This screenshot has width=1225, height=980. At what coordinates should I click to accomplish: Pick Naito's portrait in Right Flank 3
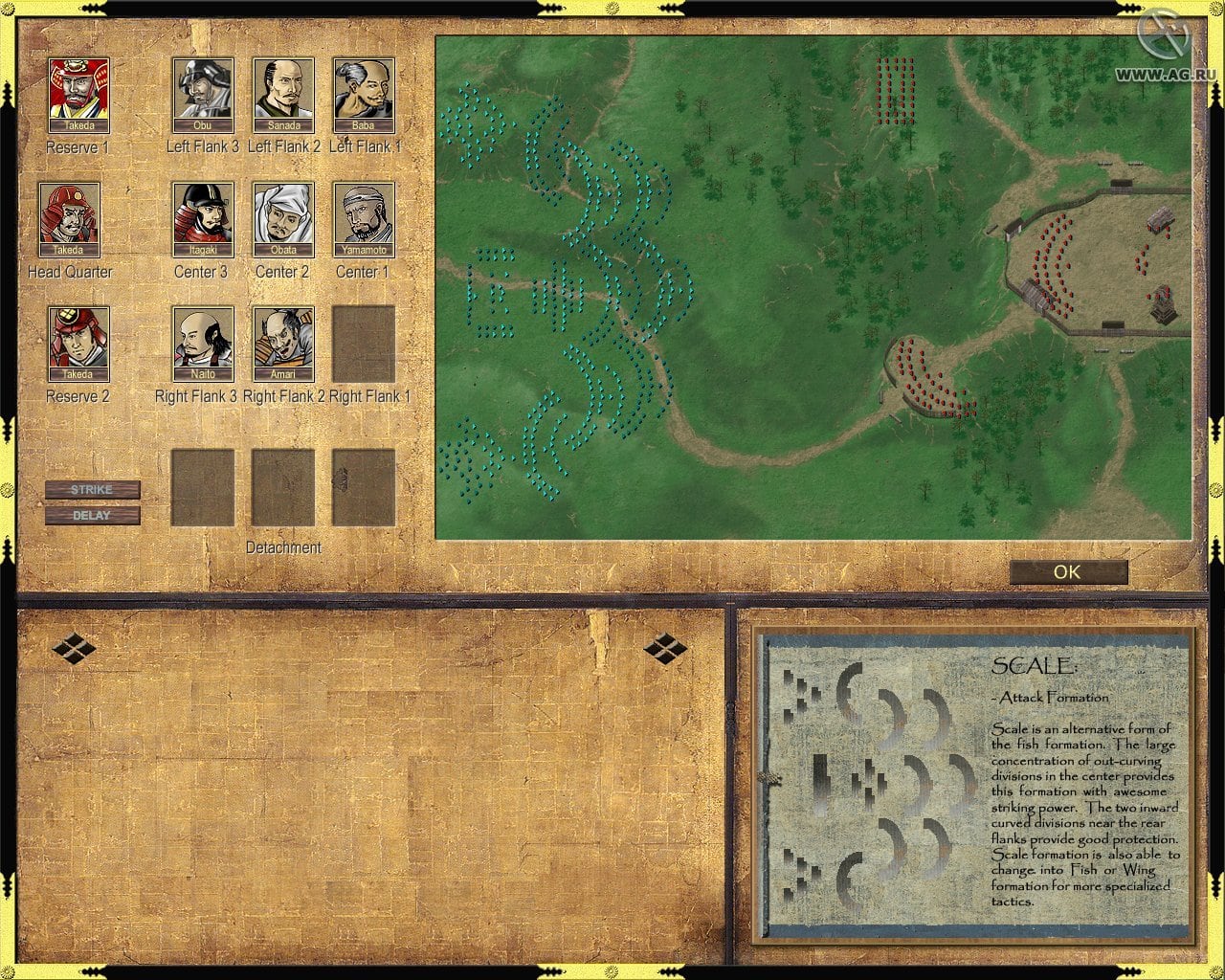[203, 344]
